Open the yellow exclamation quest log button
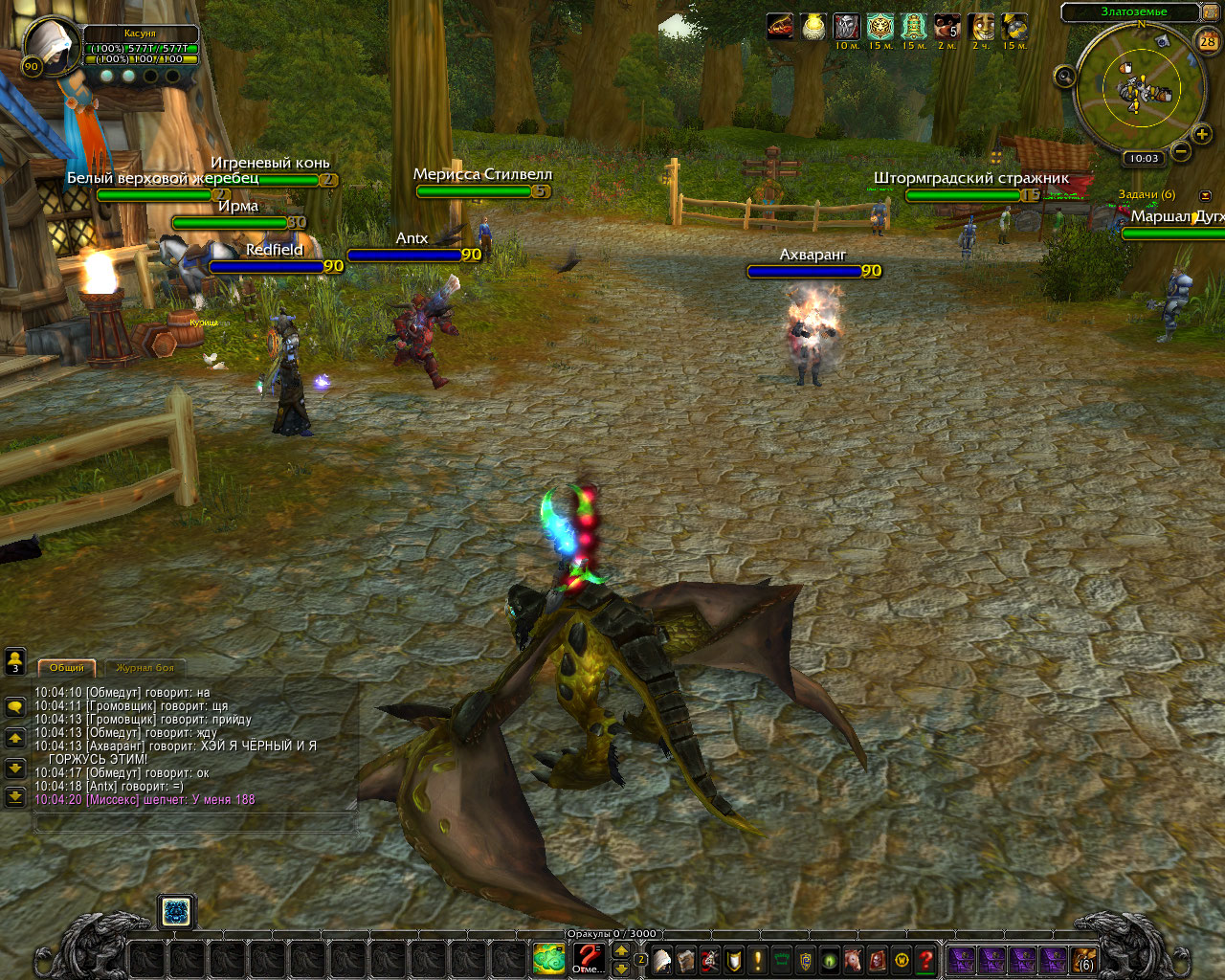 [x=758, y=960]
